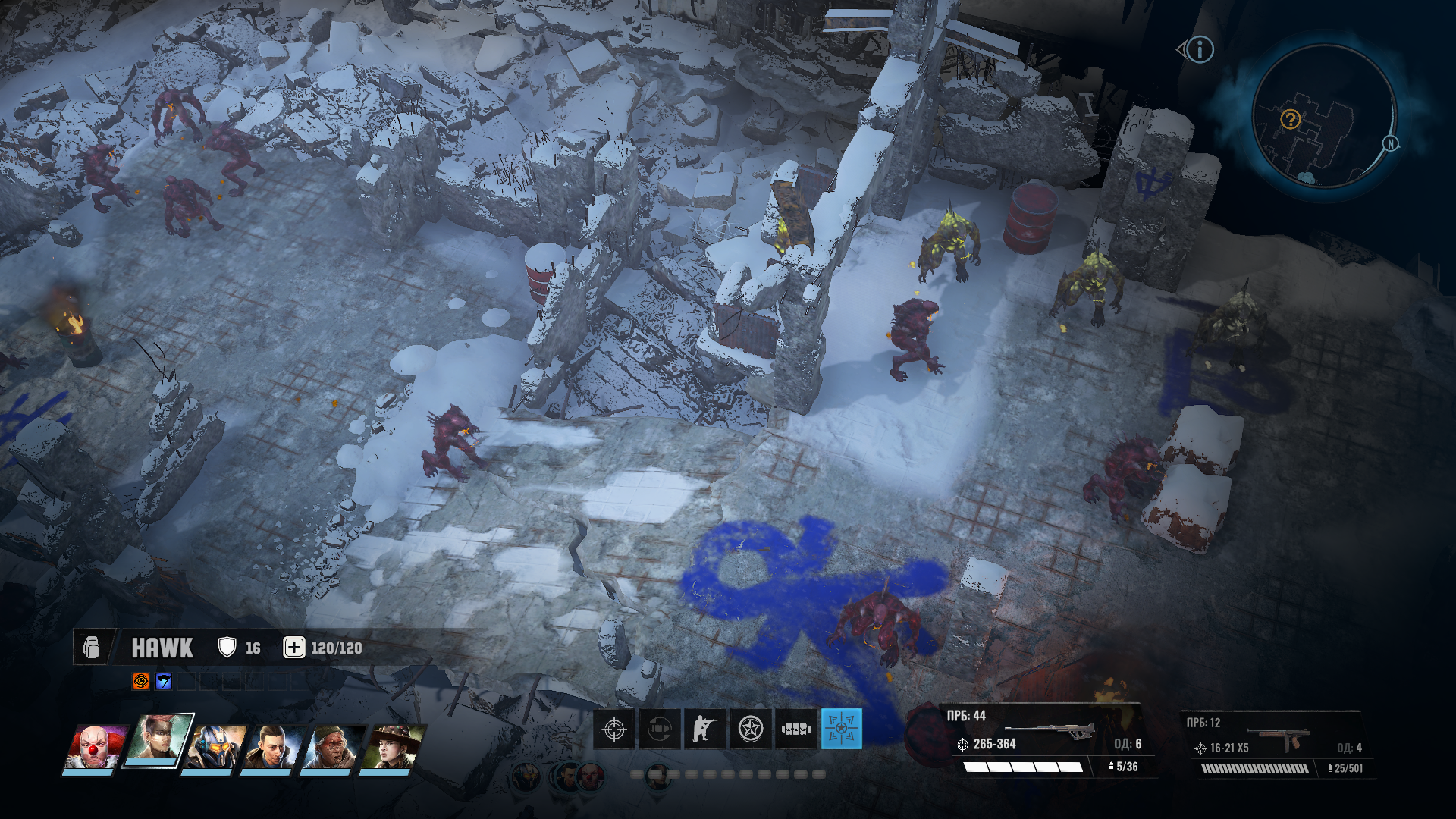Image resolution: width=1456 pixels, height=819 pixels.
Task: Activate the kneeling rifleman ability
Action: 704,730
